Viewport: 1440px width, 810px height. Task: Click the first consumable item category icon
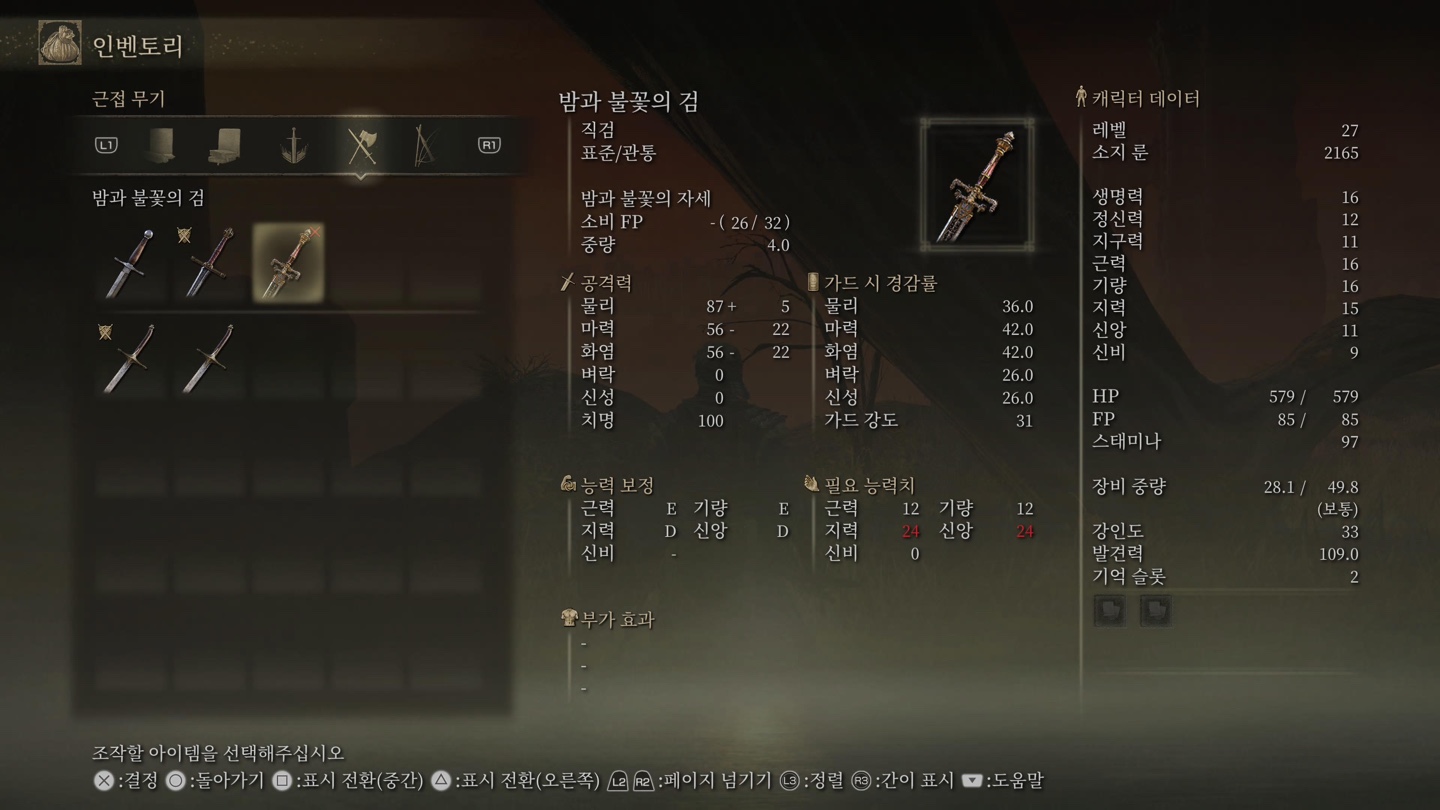coord(160,147)
